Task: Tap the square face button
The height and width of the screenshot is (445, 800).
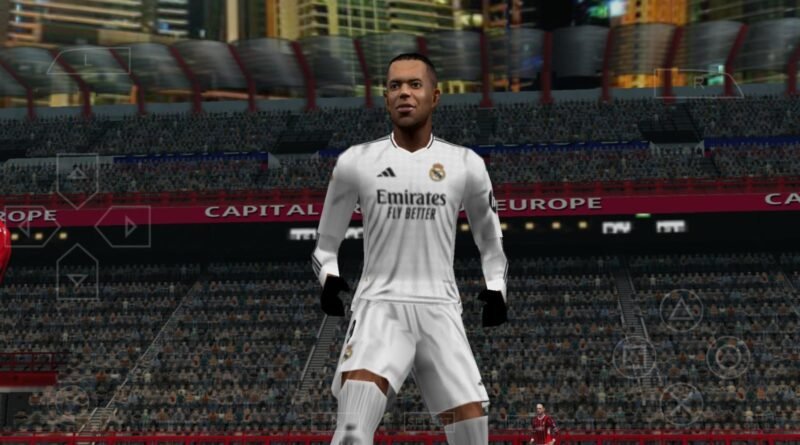Action: (634, 357)
